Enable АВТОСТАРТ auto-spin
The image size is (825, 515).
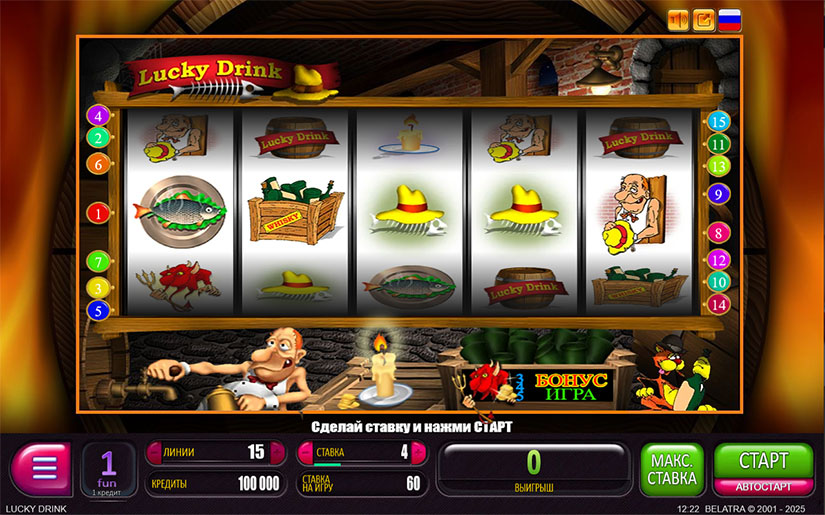(763, 487)
